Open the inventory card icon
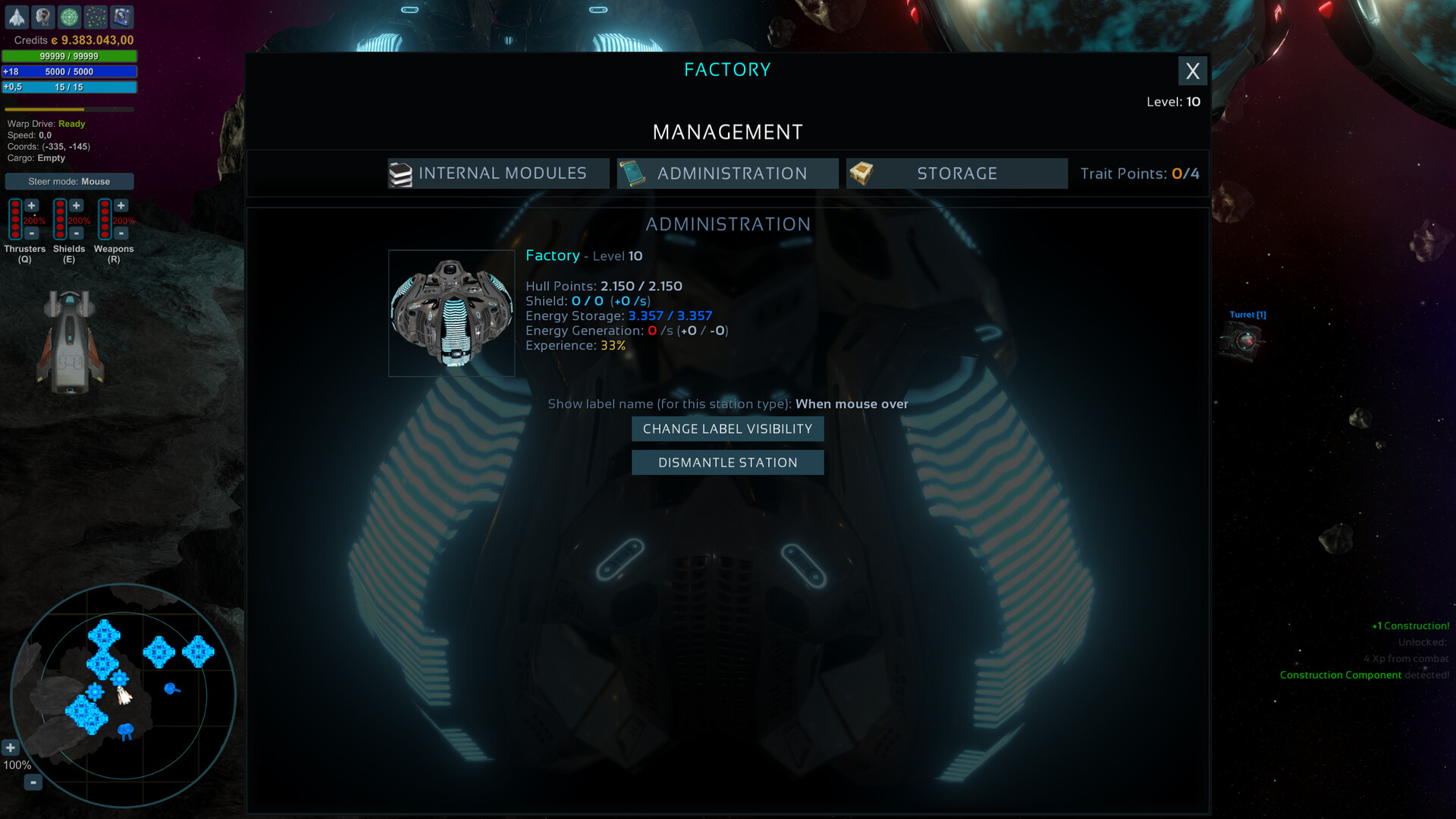The width and height of the screenshot is (1456, 819). point(121,17)
